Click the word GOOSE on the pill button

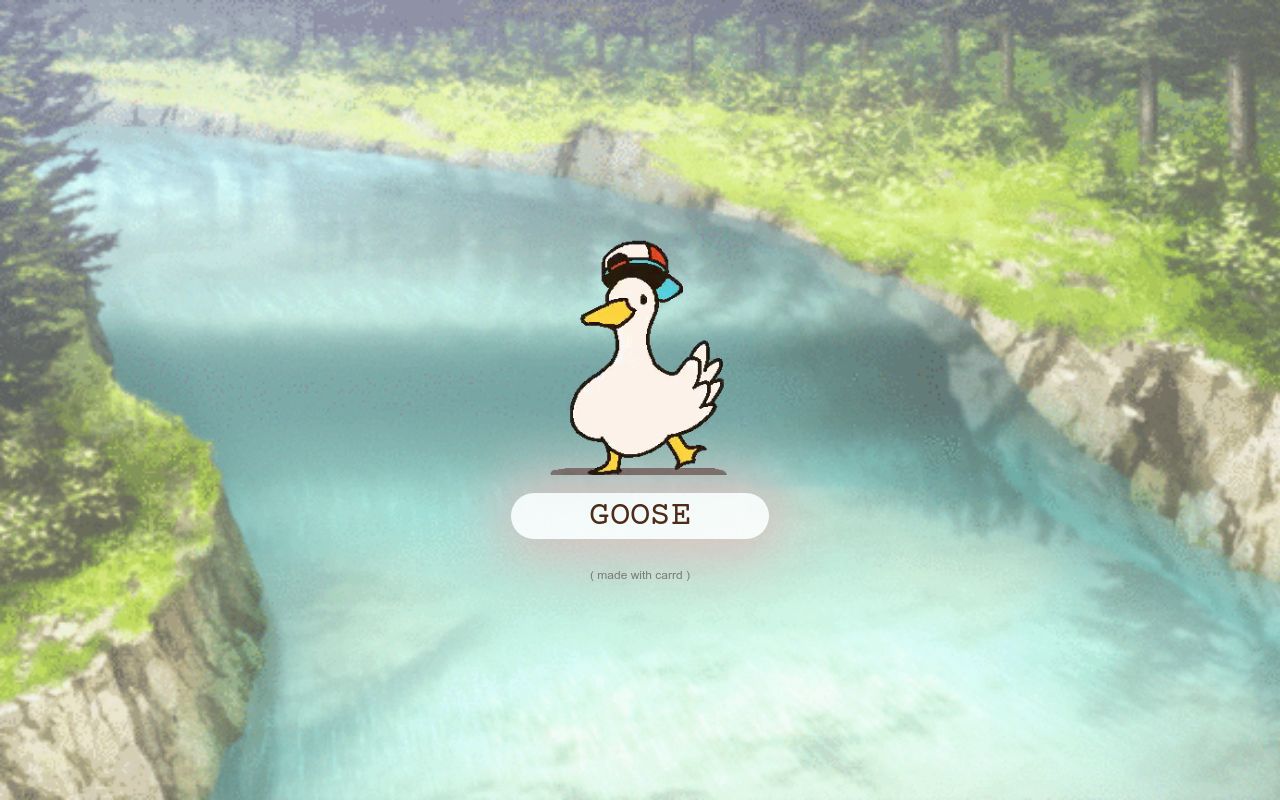click(x=640, y=515)
